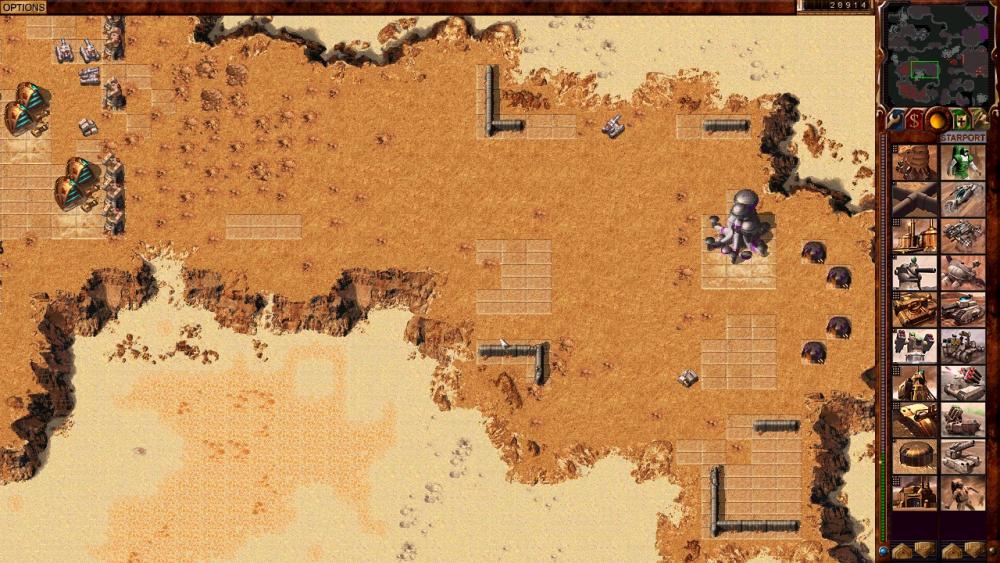Click the radar minimap

coord(935,53)
